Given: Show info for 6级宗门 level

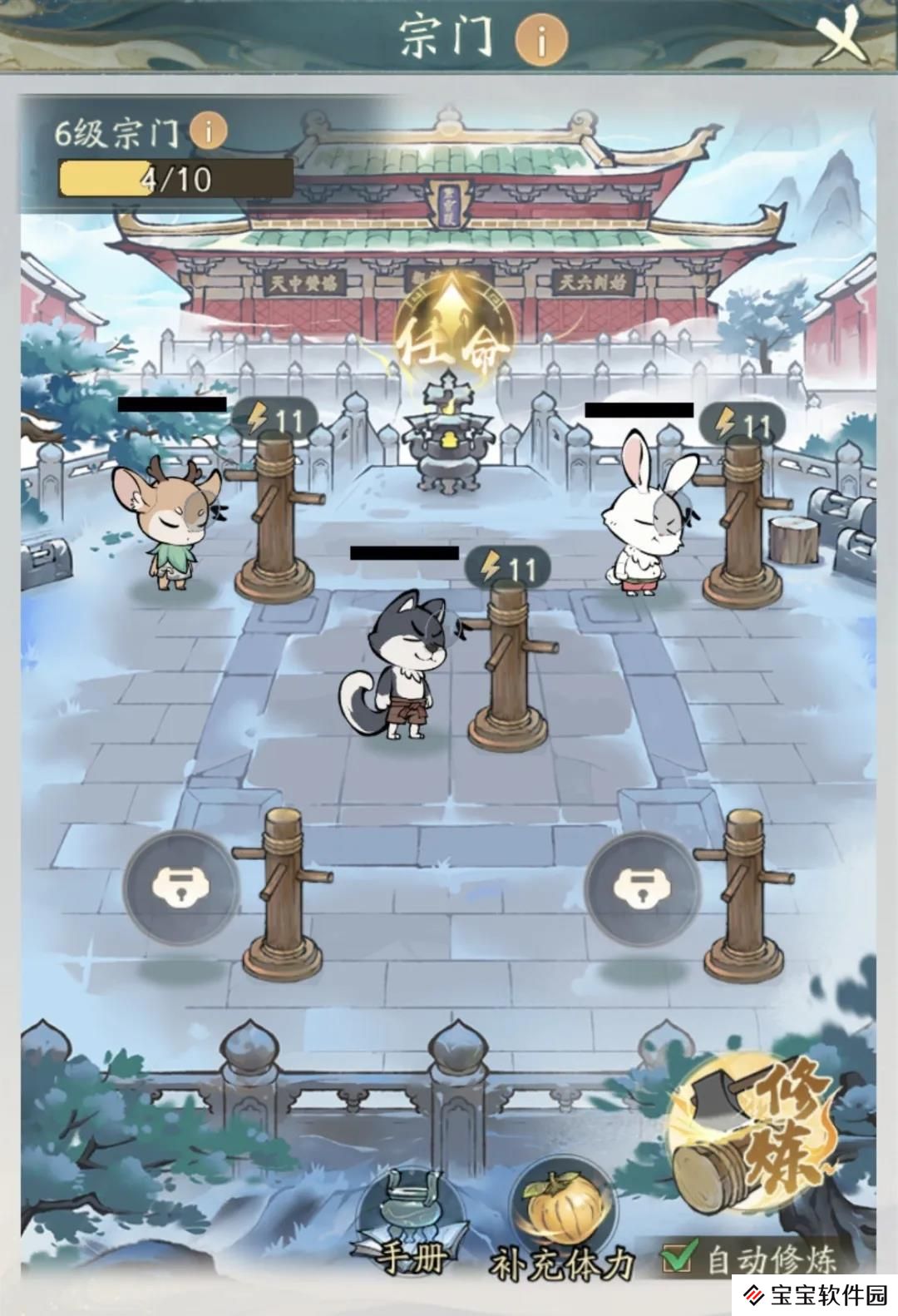Looking at the screenshot, I should tap(208, 131).
